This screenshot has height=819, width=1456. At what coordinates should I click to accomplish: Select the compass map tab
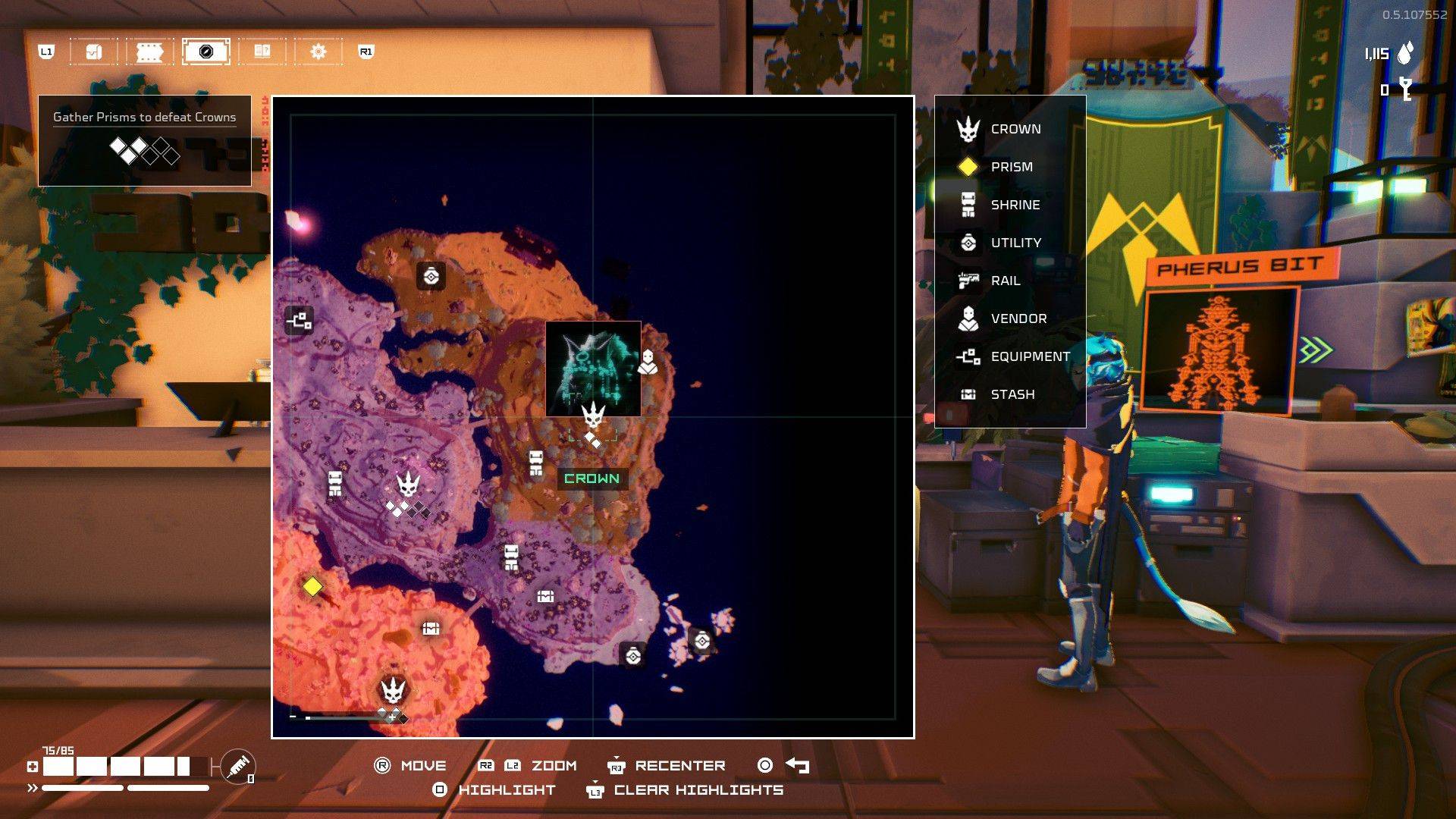[x=206, y=52]
